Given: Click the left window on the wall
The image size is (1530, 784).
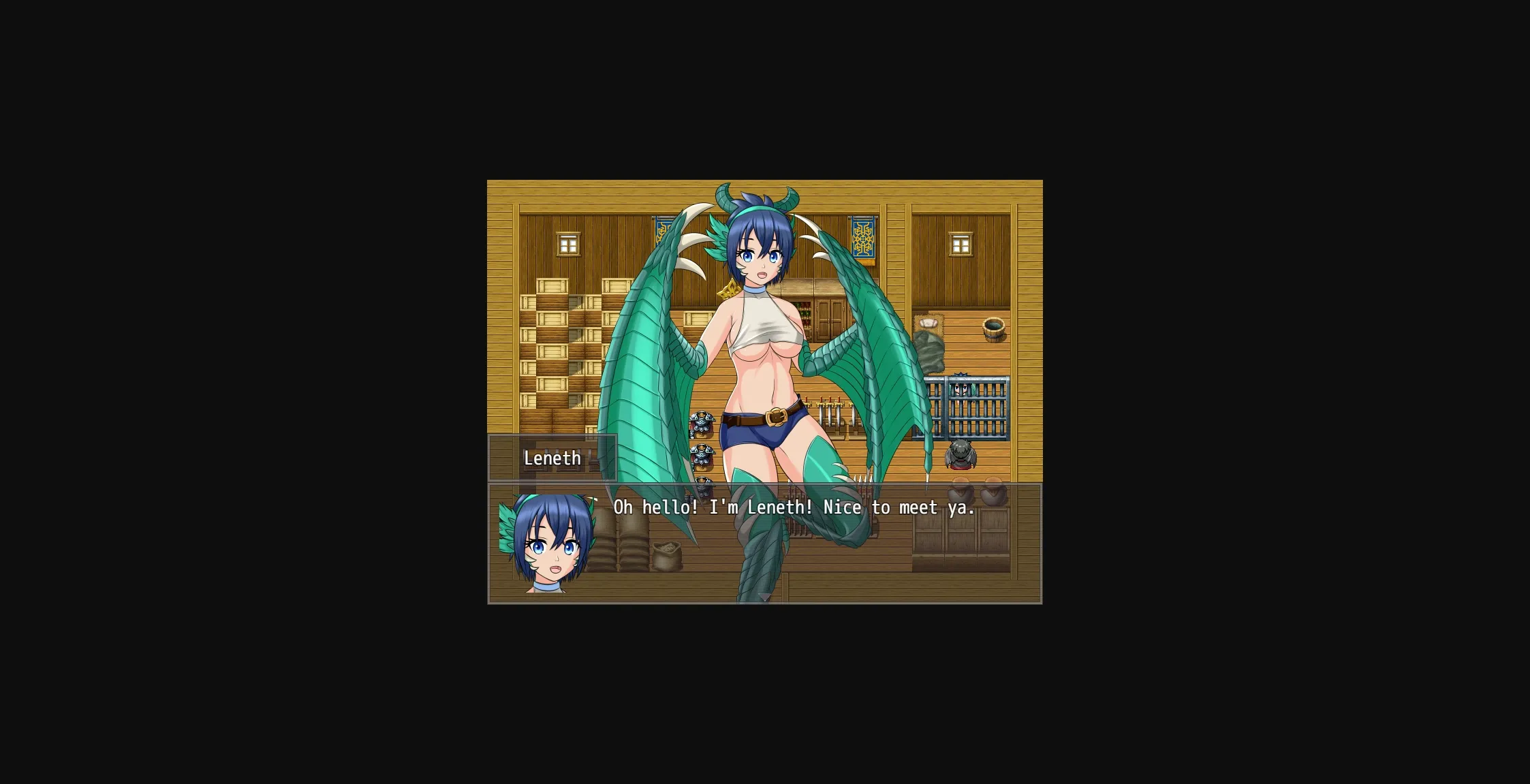Looking at the screenshot, I should pyautogui.click(x=567, y=243).
